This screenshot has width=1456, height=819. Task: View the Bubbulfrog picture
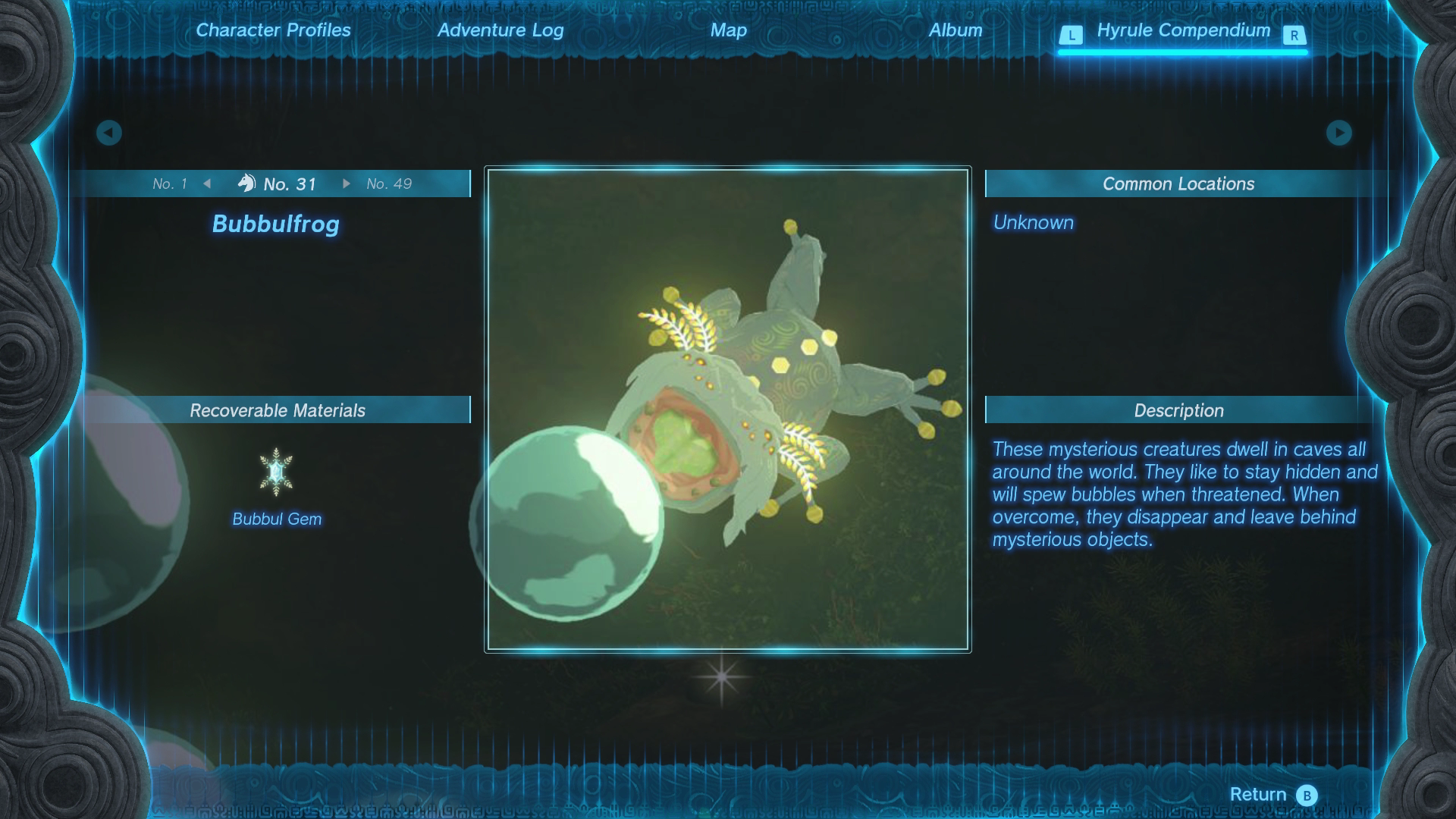(x=728, y=409)
